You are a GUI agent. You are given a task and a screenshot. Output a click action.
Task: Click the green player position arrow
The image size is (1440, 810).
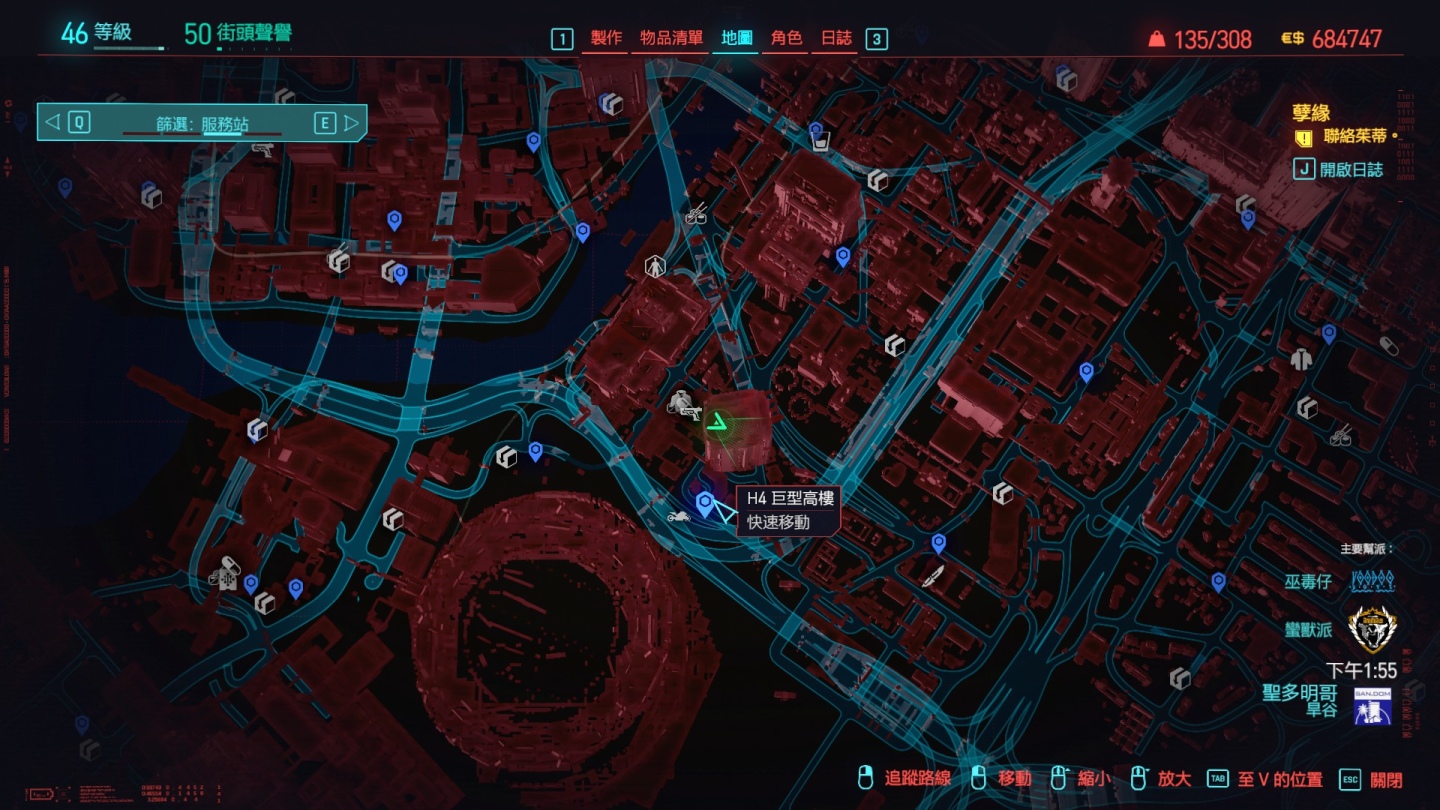tap(717, 424)
